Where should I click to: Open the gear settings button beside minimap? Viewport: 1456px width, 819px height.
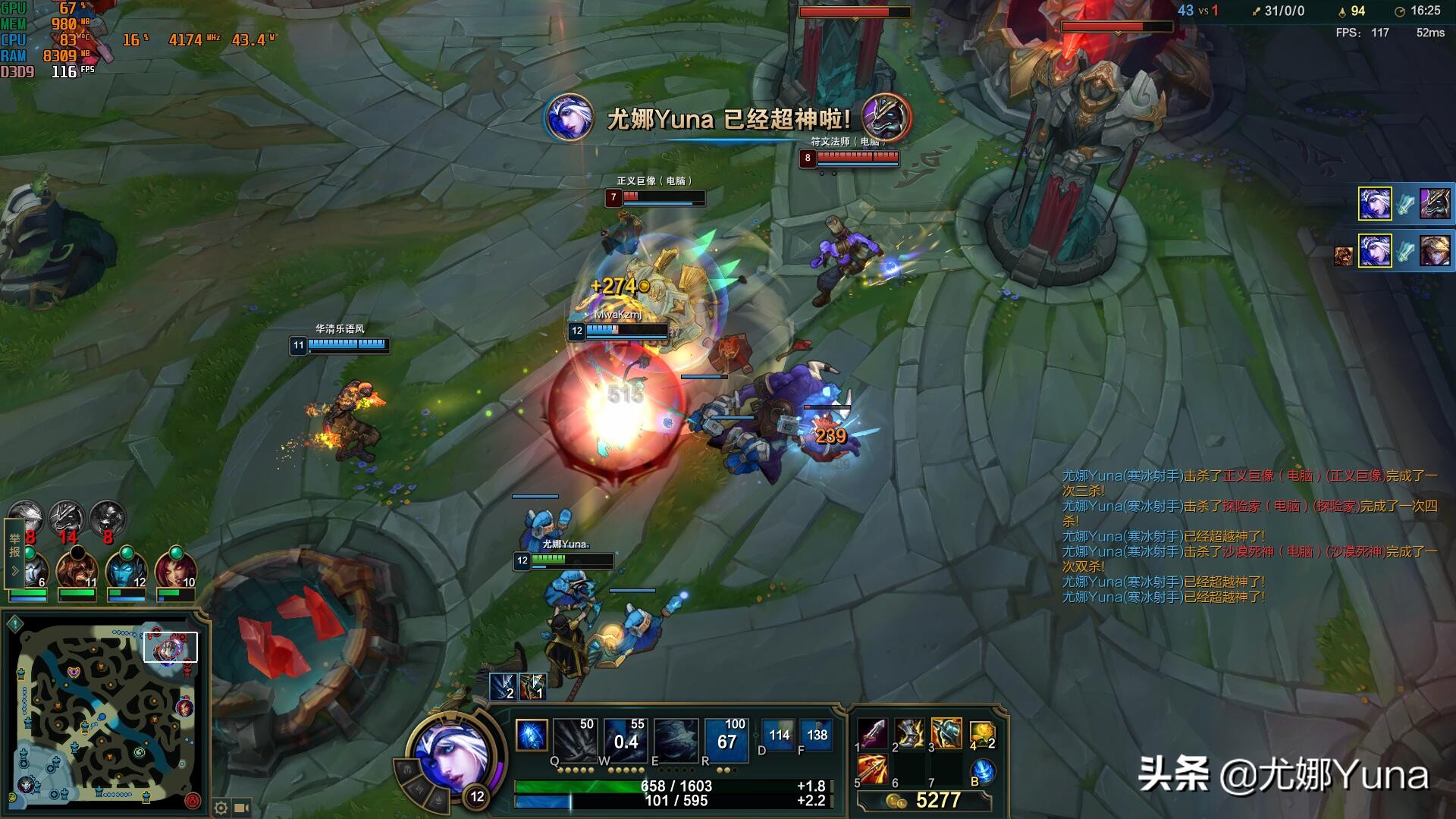(221, 808)
